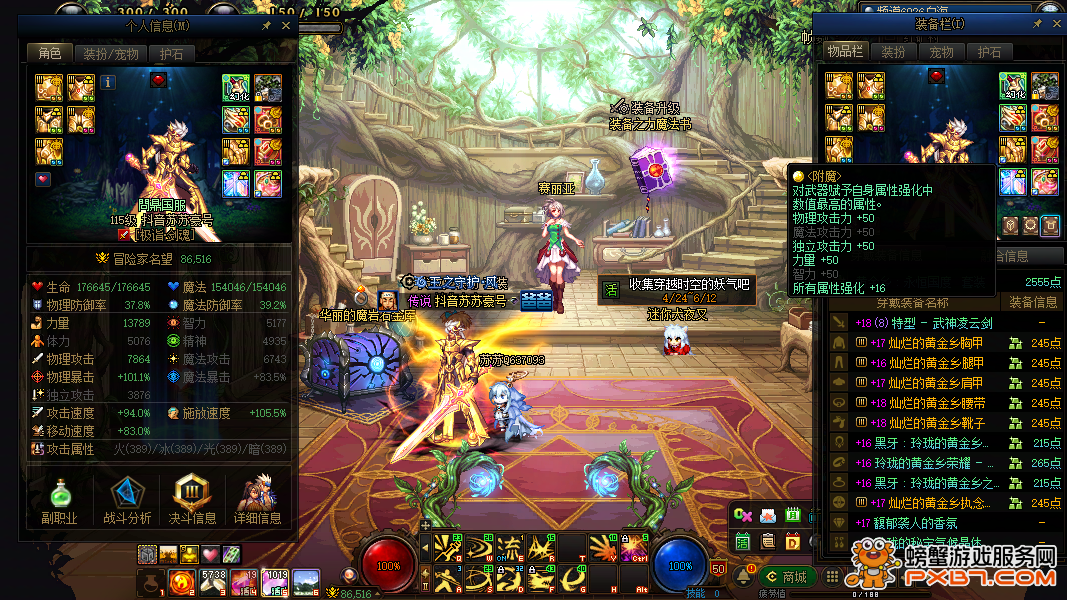Open 详细信息 detailed info
The height and width of the screenshot is (600, 1067).
[257, 500]
